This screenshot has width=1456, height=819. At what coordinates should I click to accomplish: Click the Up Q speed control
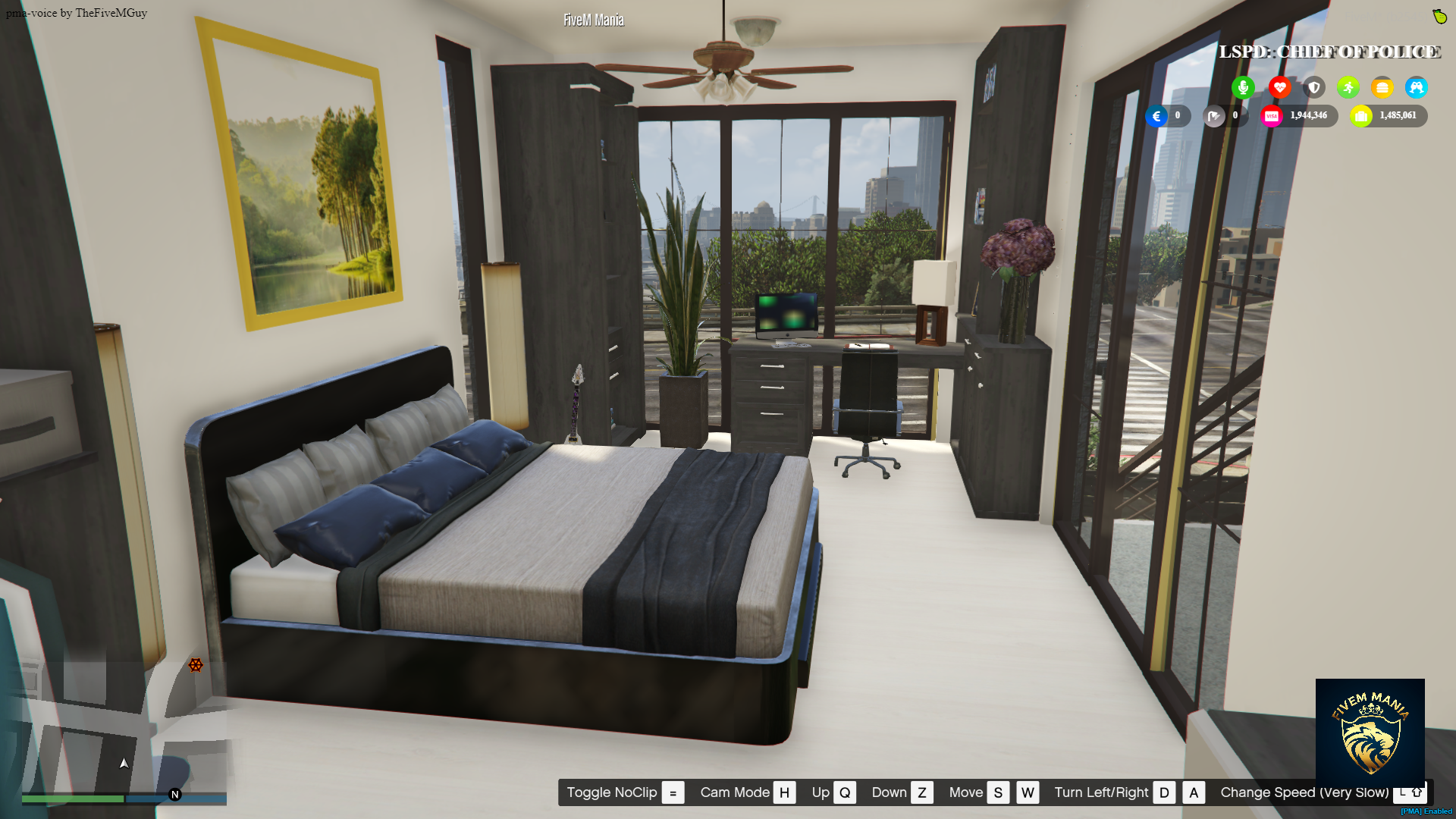click(x=845, y=792)
